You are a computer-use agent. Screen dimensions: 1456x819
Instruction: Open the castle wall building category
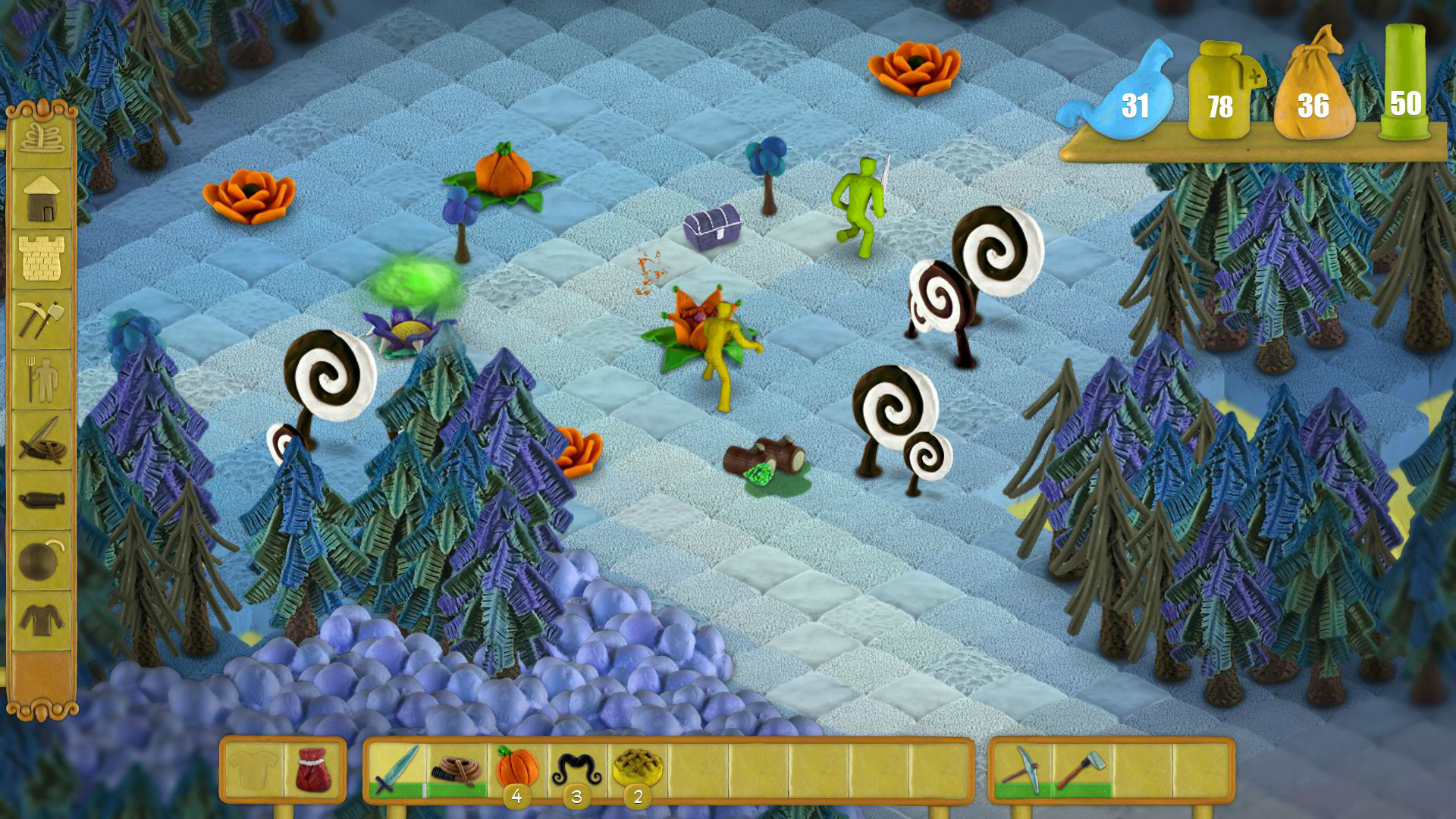42,259
